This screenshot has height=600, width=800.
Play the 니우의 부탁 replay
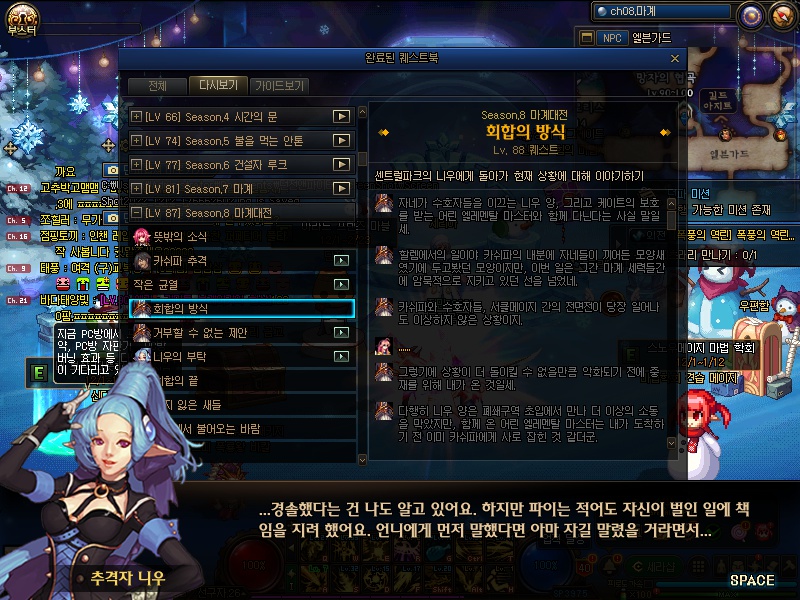point(342,356)
